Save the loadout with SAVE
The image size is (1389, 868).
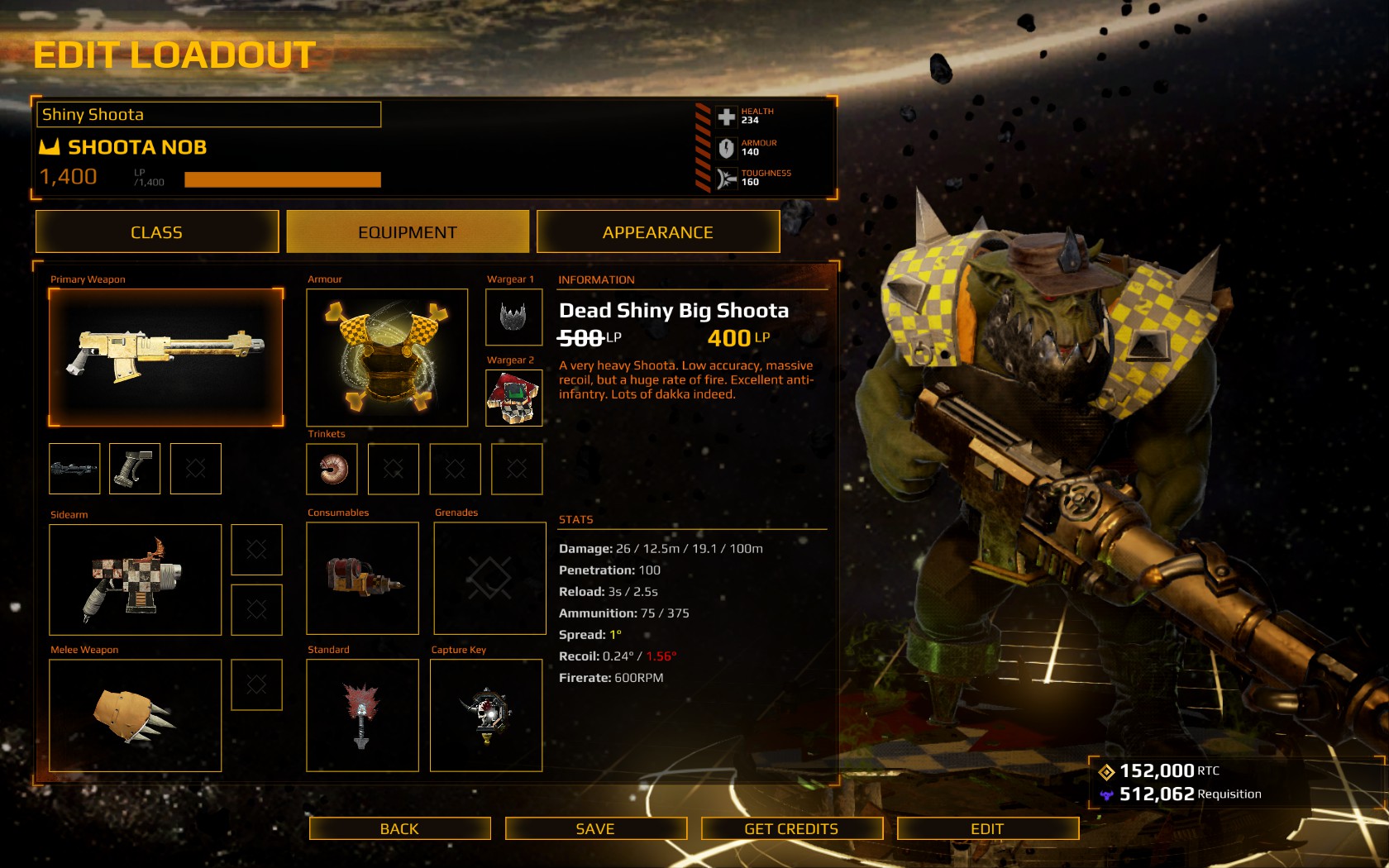[x=595, y=828]
